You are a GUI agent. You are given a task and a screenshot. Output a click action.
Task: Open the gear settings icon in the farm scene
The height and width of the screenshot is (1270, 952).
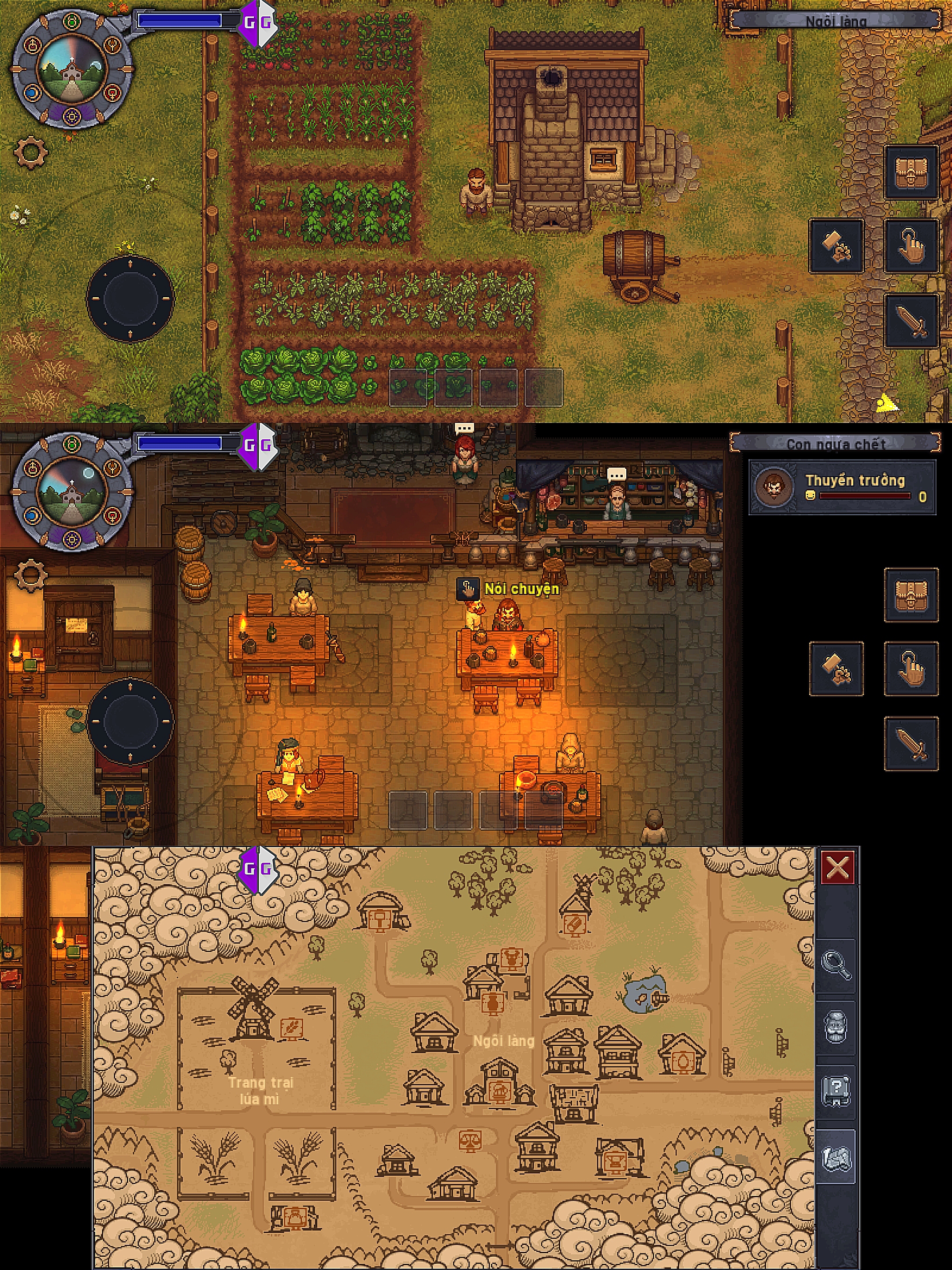[x=30, y=152]
